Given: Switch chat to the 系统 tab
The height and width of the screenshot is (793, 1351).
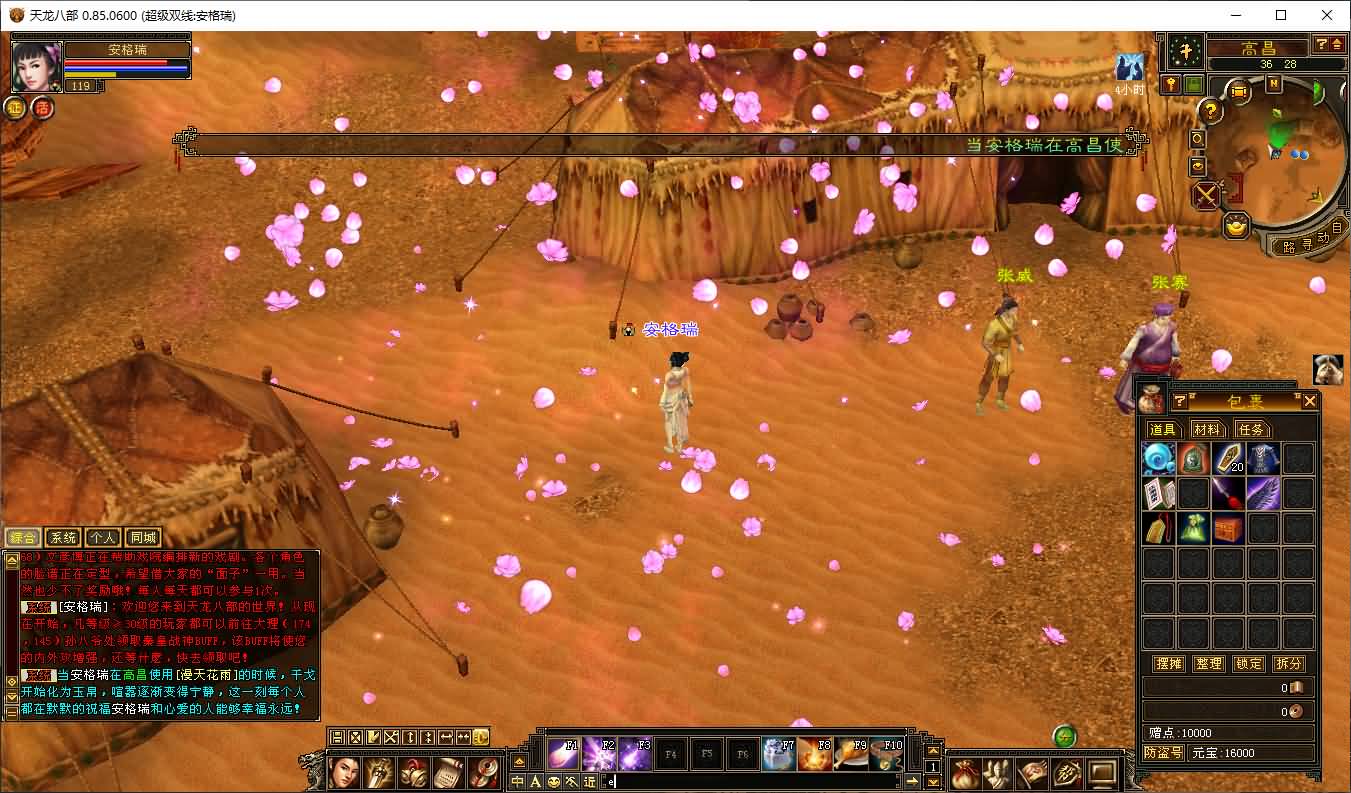Looking at the screenshot, I should click(64, 538).
